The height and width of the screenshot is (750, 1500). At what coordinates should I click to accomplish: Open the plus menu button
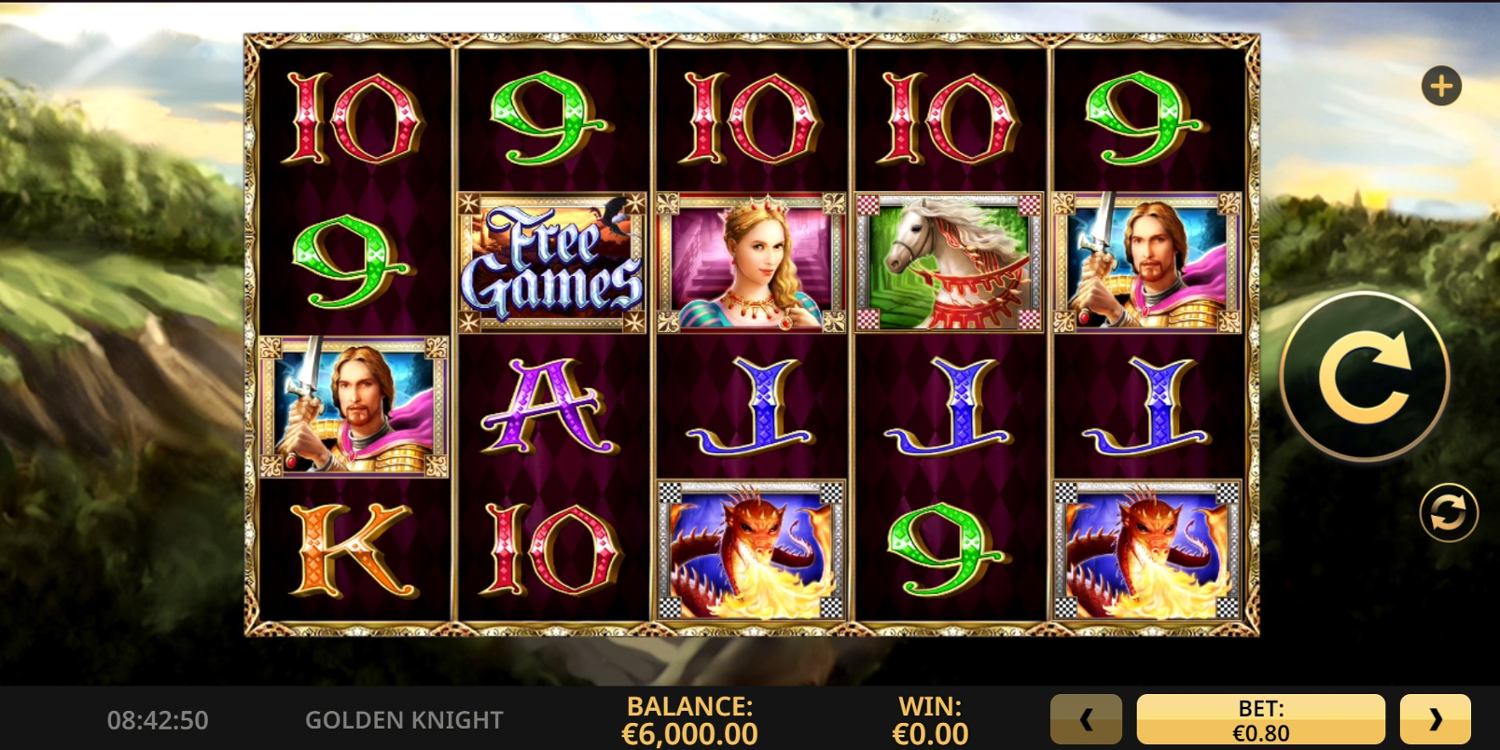click(x=1441, y=87)
